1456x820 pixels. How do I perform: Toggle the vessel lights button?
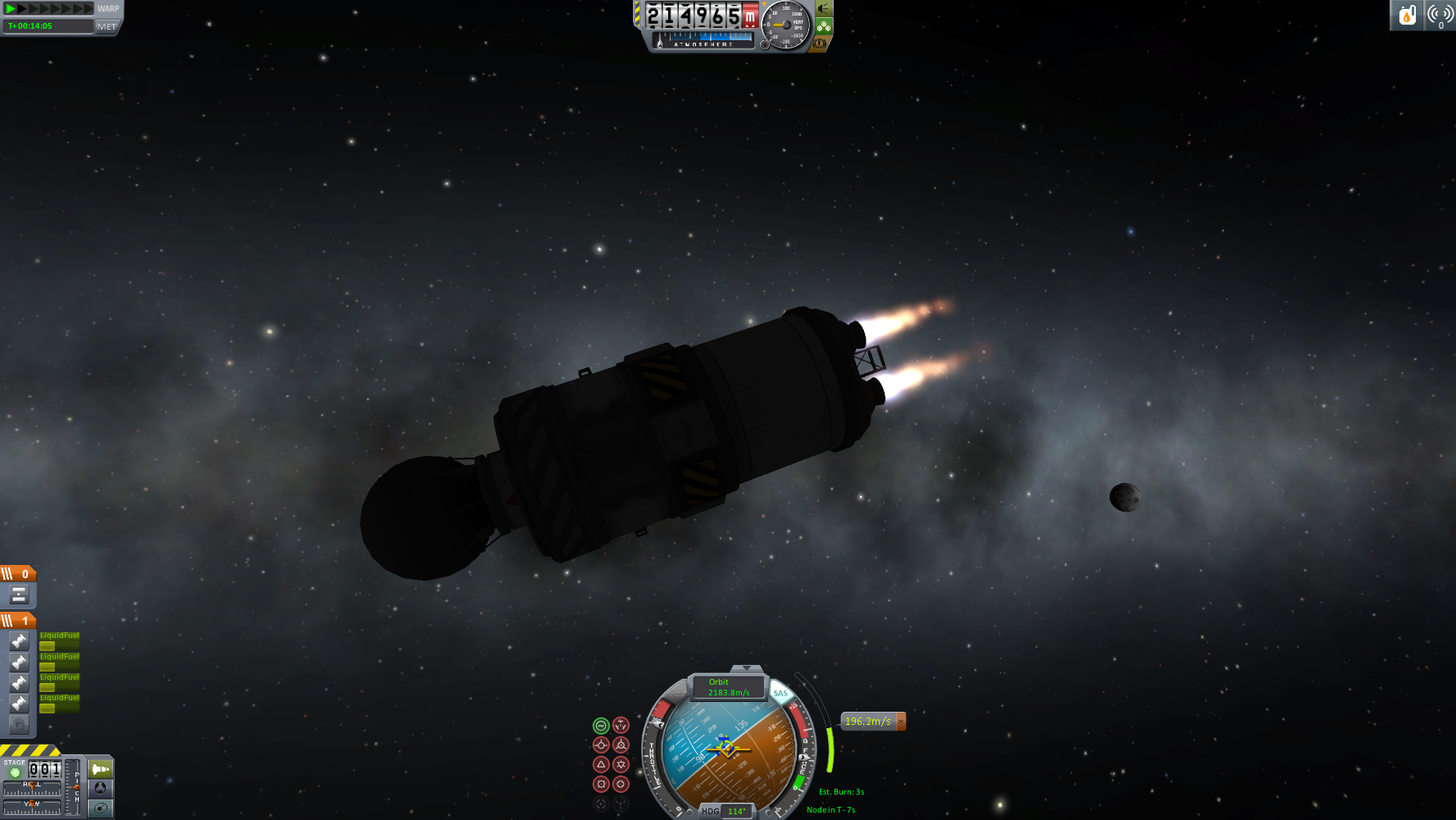[x=823, y=9]
